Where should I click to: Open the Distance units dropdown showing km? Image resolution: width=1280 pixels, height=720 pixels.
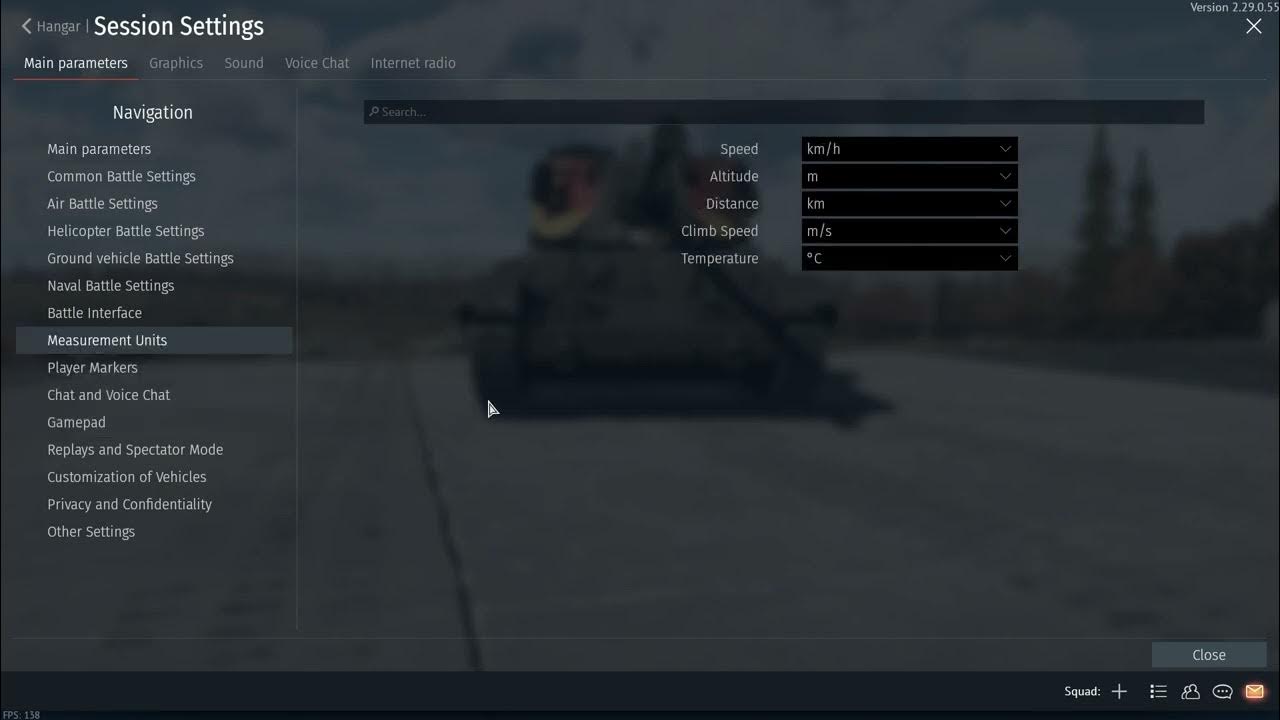point(909,203)
